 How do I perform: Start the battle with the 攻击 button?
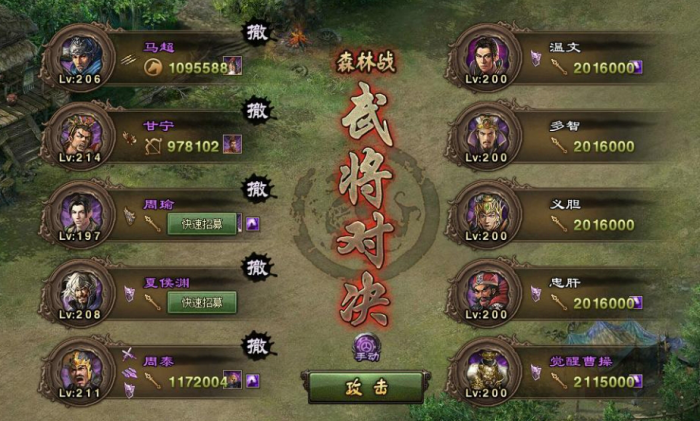click(365, 387)
